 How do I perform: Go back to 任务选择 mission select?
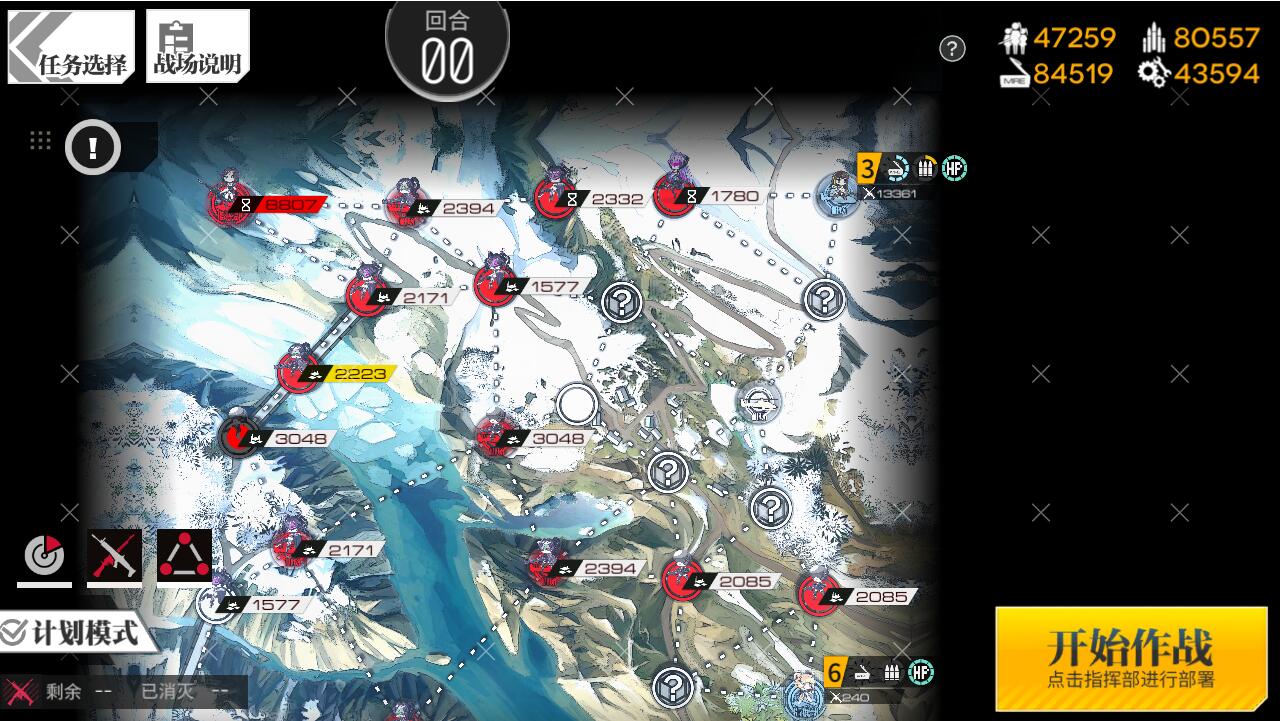pyautogui.click(x=71, y=47)
